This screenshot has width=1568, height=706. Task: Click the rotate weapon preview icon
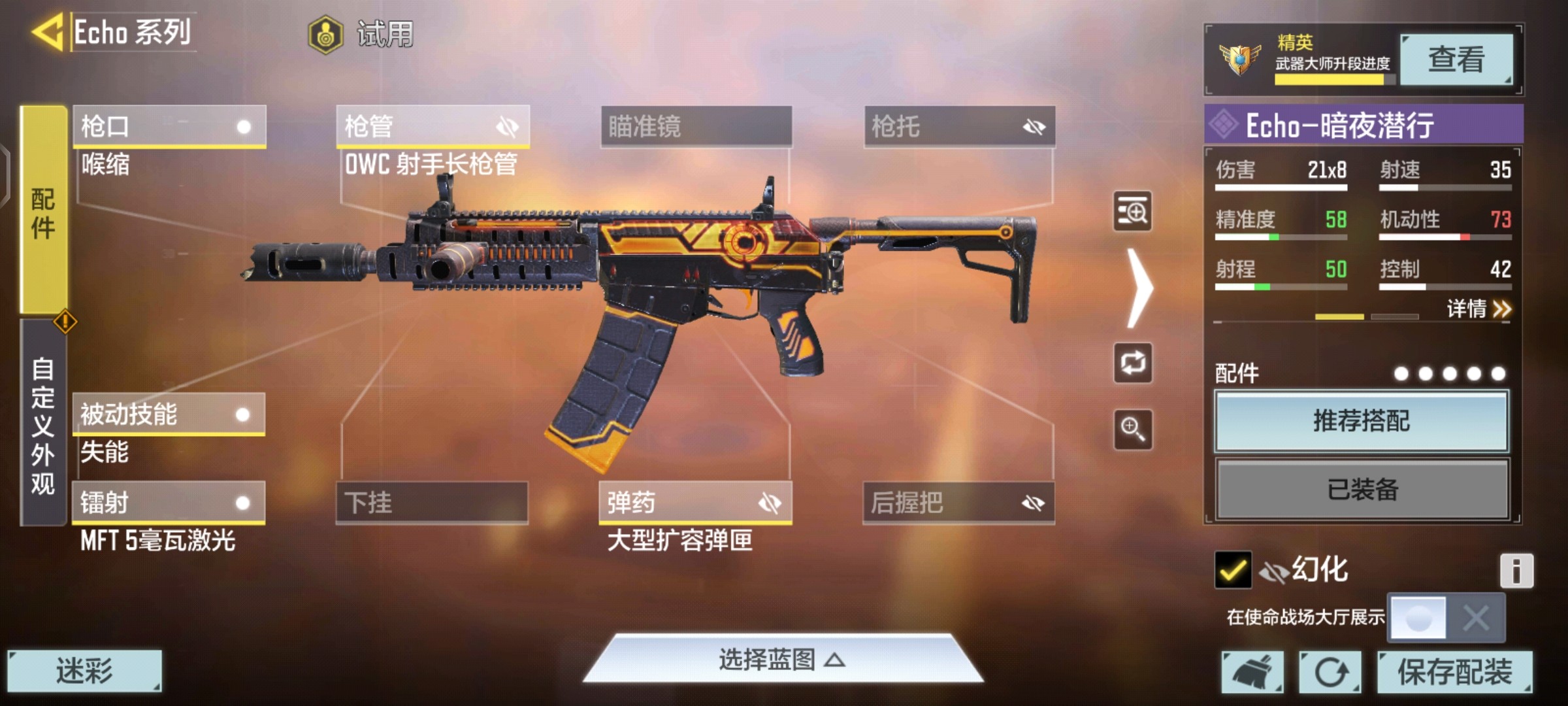pos(1134,363)
